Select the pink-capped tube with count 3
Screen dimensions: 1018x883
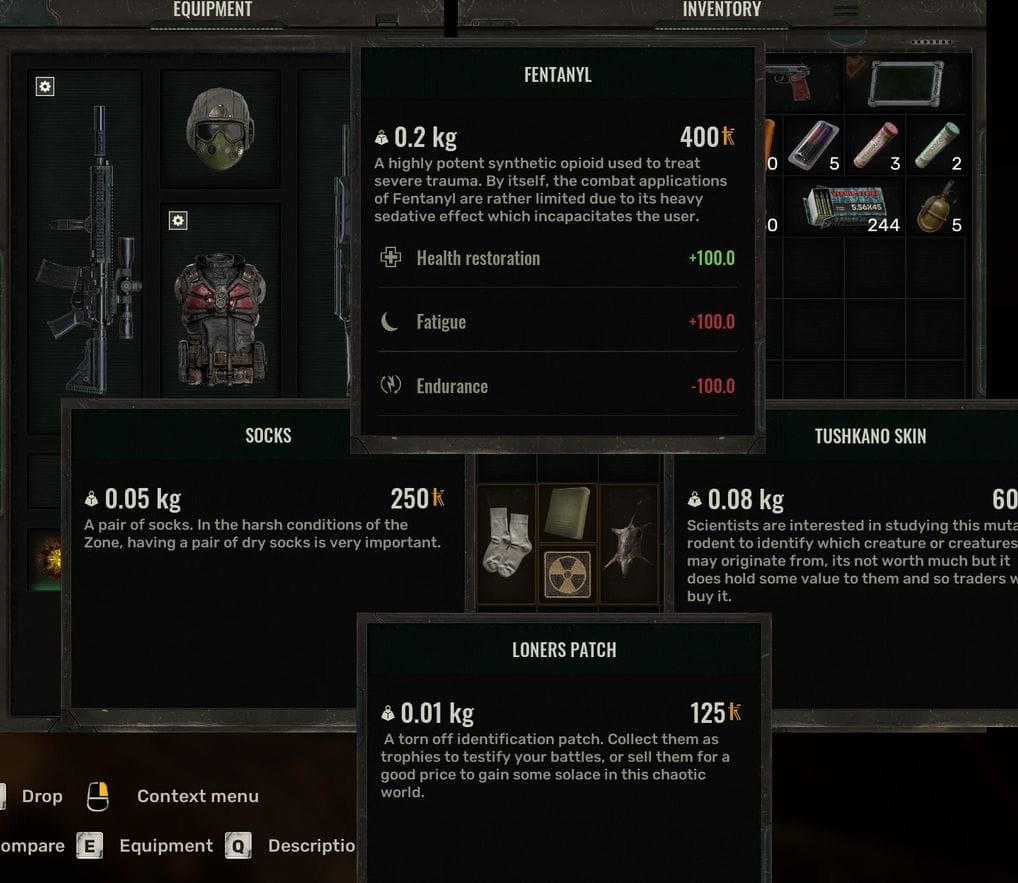coord(875,145)
